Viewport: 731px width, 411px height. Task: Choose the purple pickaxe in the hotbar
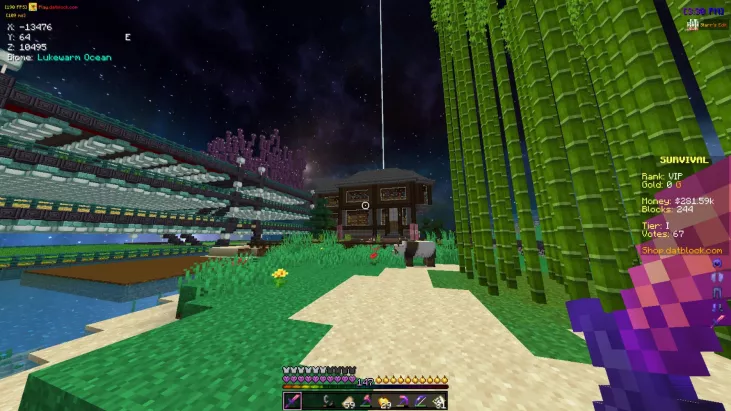tap(402, 401)
